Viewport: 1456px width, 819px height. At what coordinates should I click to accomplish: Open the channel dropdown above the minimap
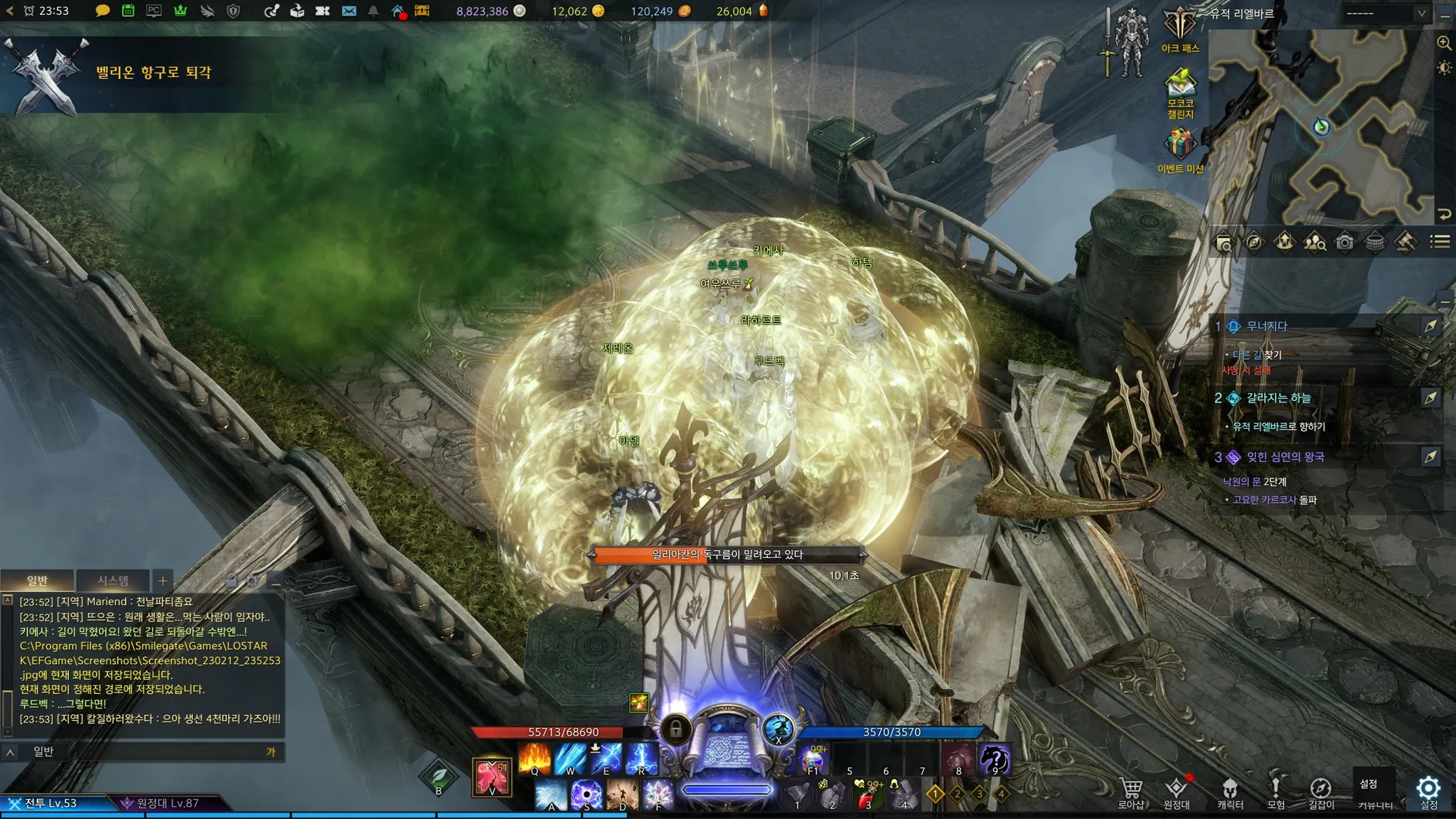pos(1385,14)
